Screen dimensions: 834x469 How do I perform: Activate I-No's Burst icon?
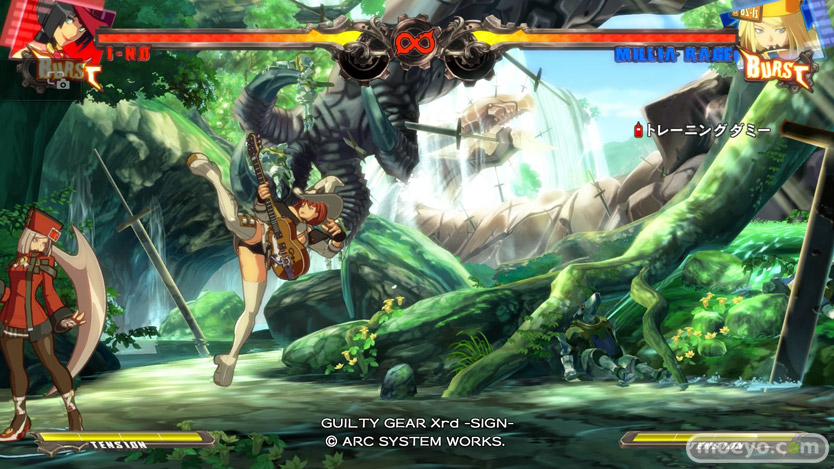(67, 70)
